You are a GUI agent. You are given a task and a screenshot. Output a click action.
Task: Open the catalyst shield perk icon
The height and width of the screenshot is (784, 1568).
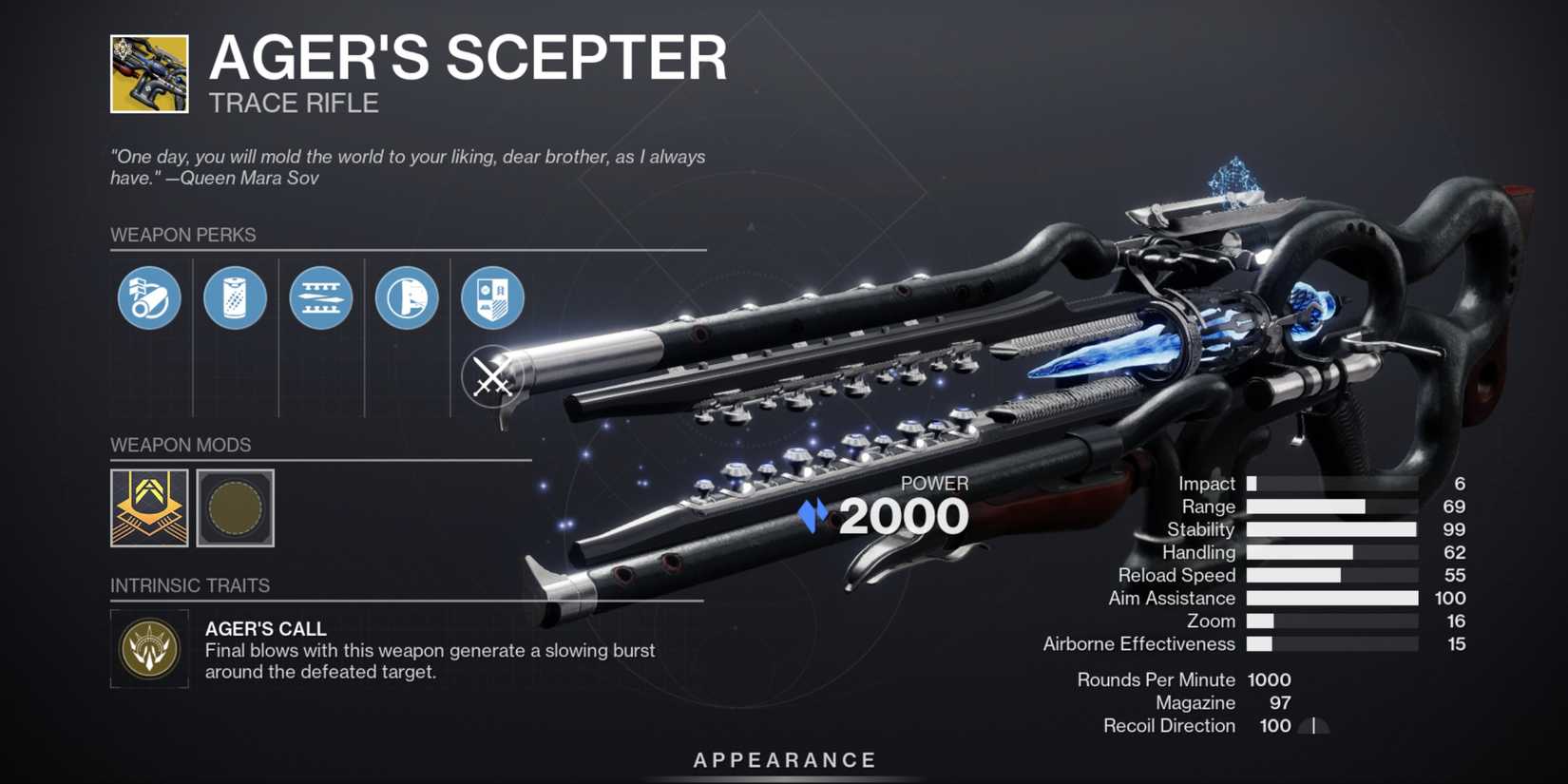point(491,297)
